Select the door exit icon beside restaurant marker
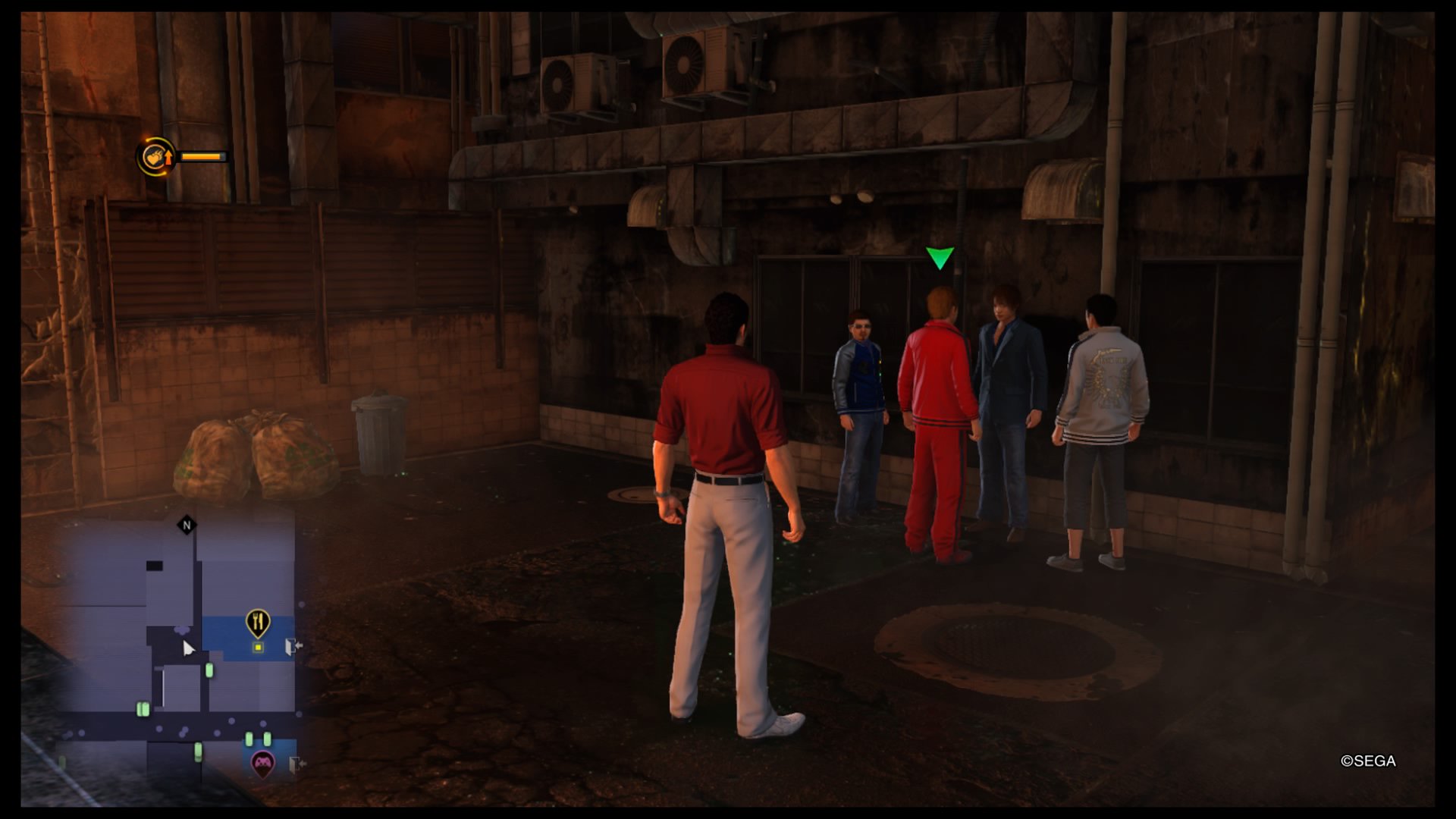Image resolution: width=1456 pixels, height=819 pixels. [293, 646]
